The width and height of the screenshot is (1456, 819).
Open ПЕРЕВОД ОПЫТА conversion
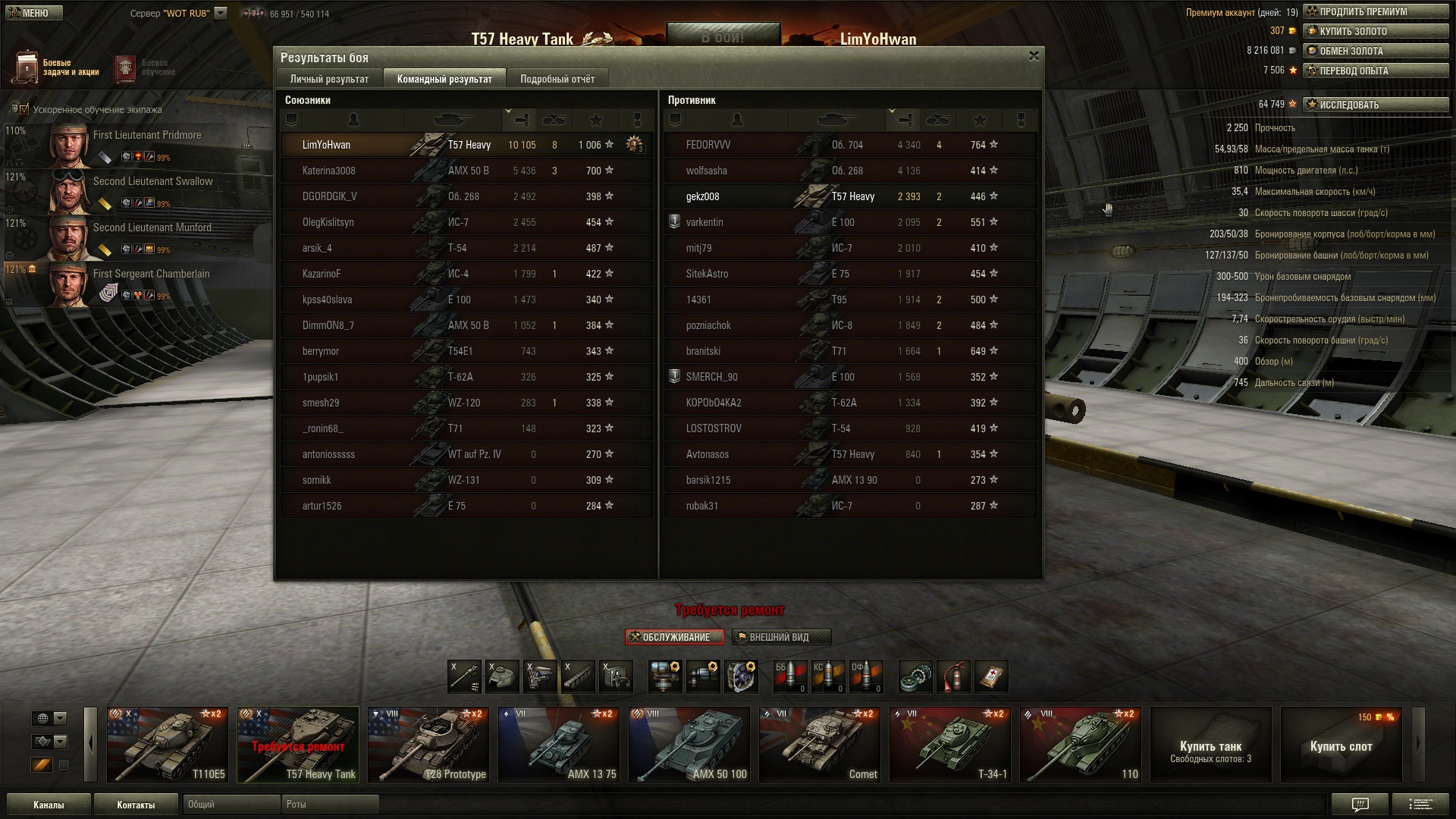point(1375,71)
